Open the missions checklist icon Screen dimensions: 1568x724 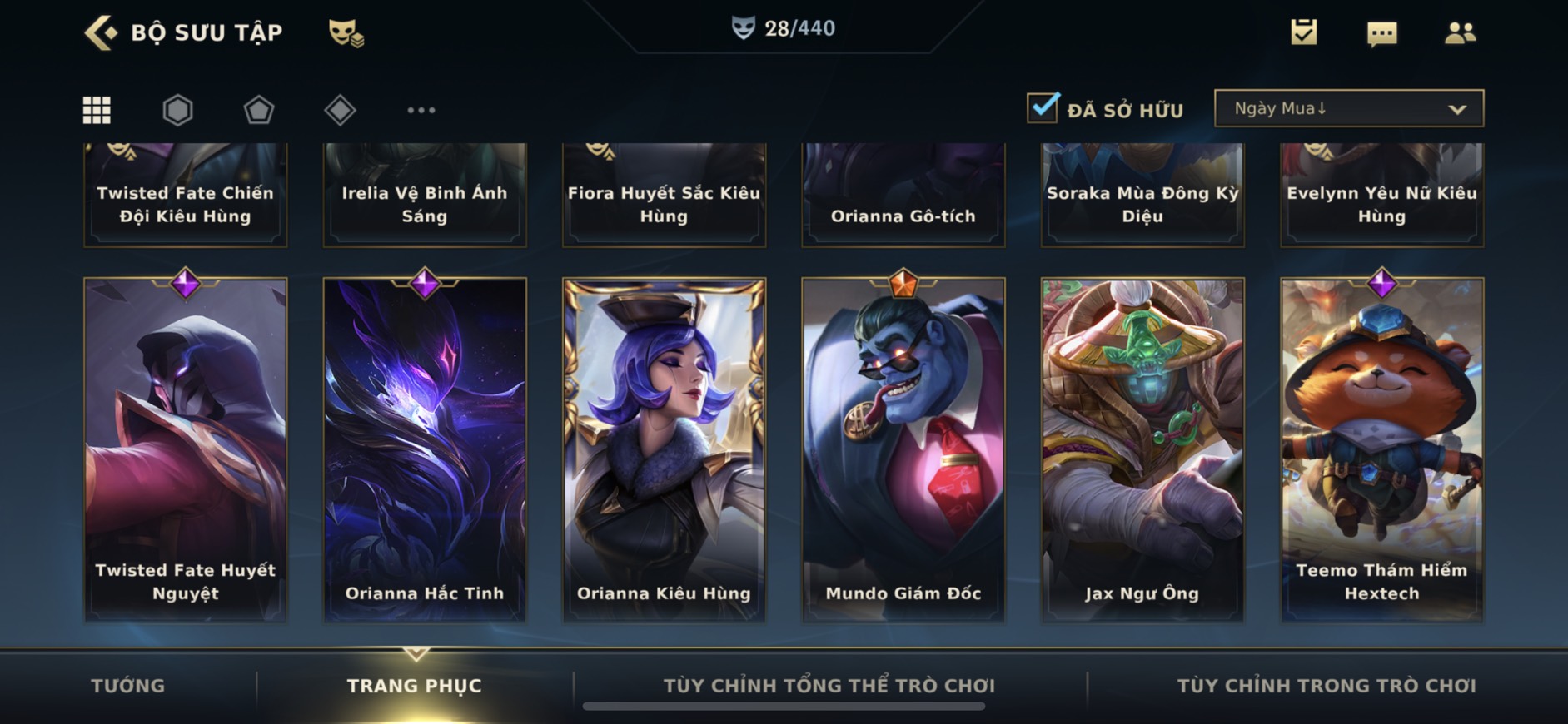[x=1303, y=32]
